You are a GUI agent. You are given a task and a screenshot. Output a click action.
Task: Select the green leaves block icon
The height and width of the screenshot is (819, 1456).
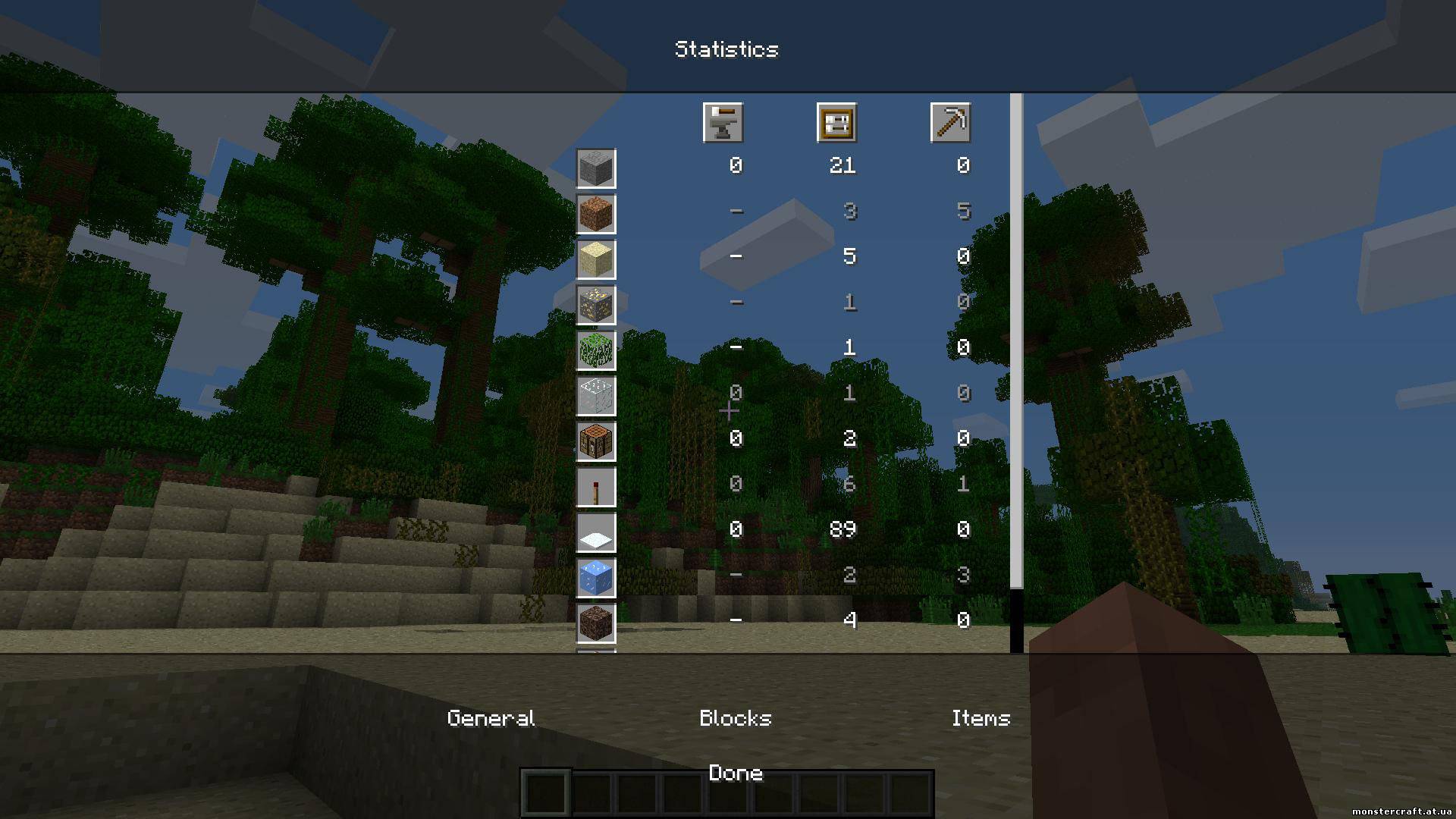pos(596,350)
